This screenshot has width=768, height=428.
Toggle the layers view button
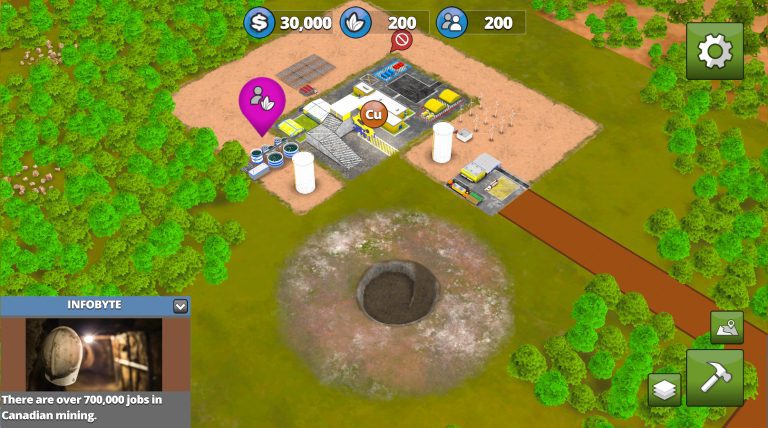coord(664,390)
